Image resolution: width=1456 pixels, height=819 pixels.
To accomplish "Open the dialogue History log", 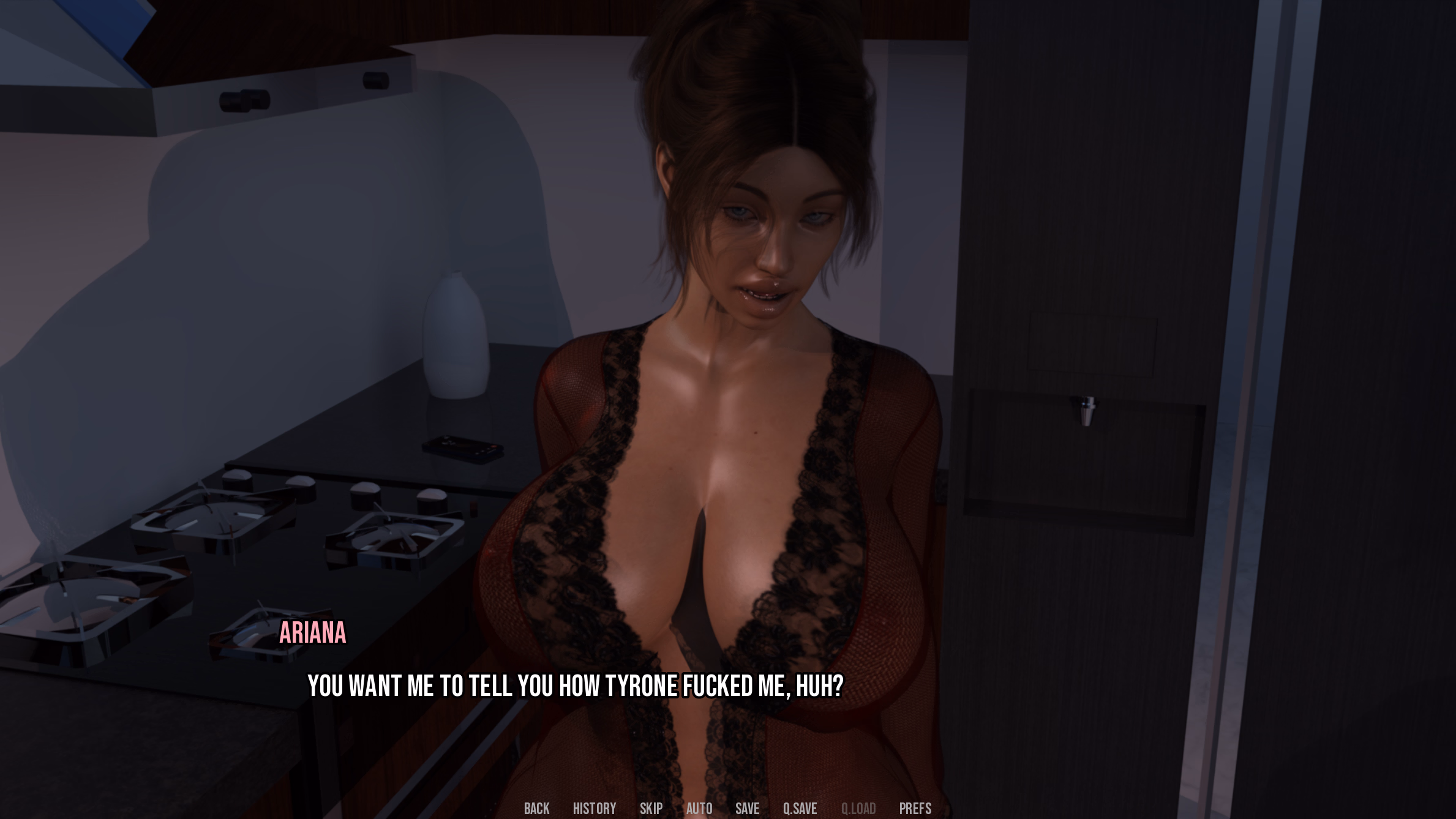I will [594, 809].
